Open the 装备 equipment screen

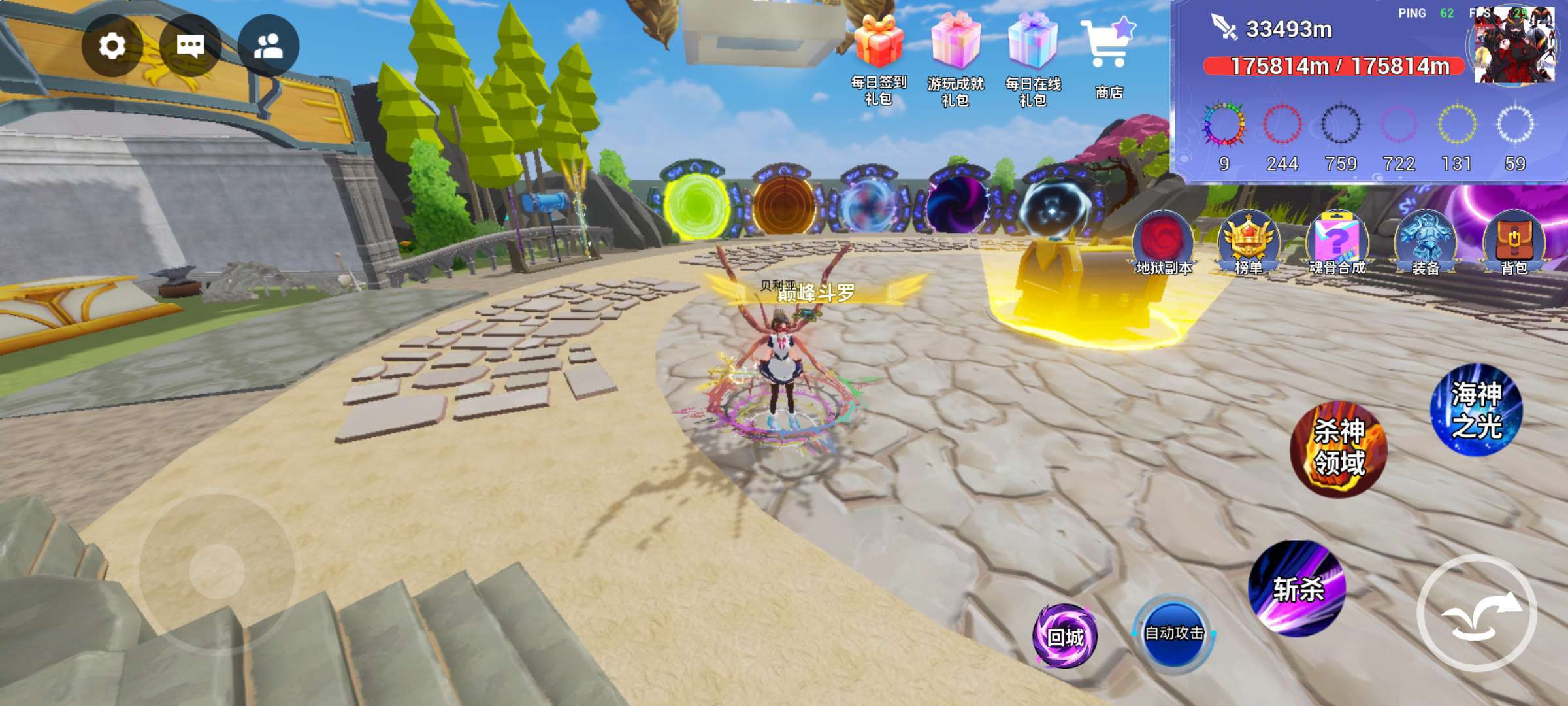point(1425,243)
